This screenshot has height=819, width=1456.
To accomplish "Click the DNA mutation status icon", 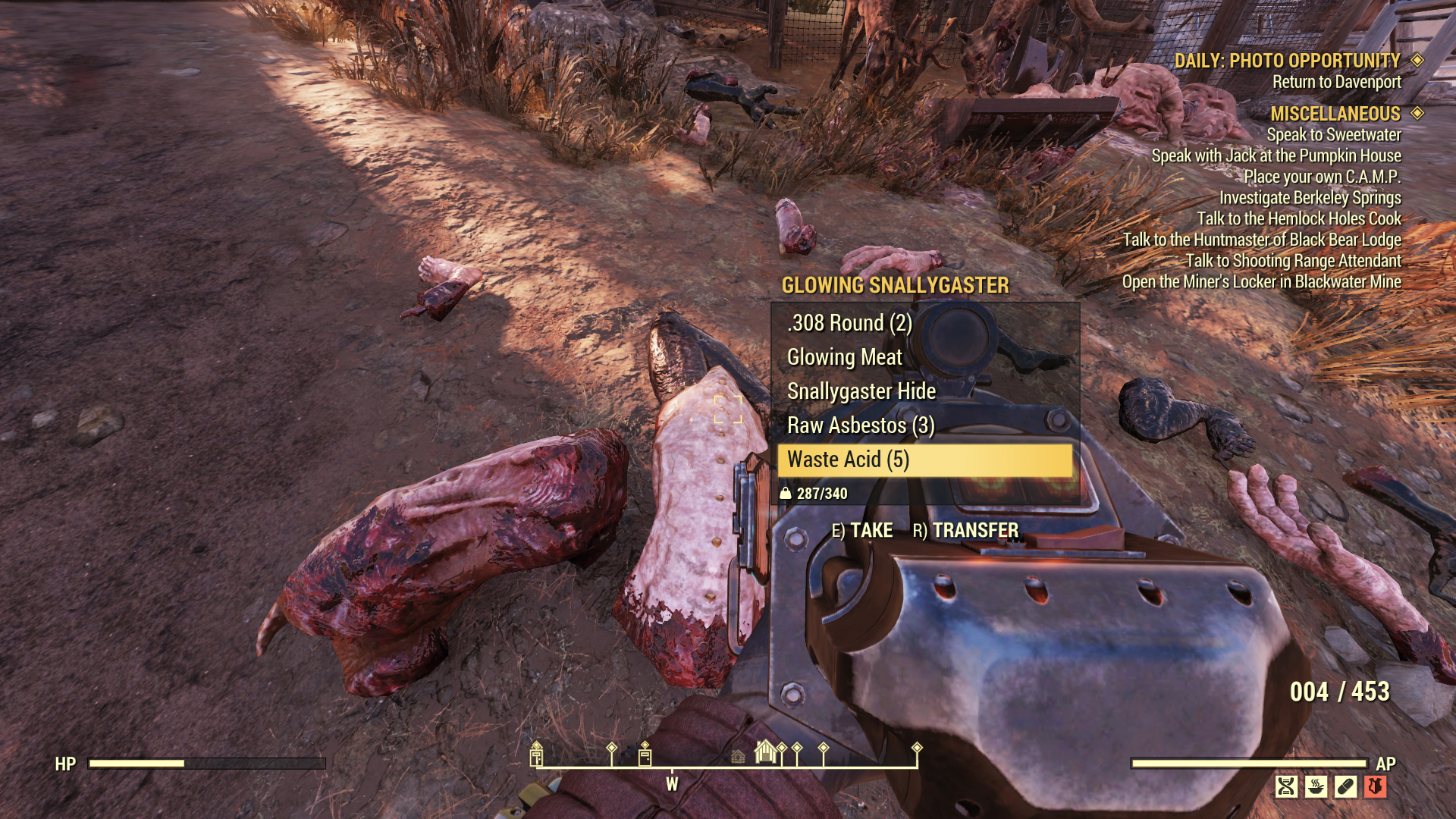I will coord(1286,786).
